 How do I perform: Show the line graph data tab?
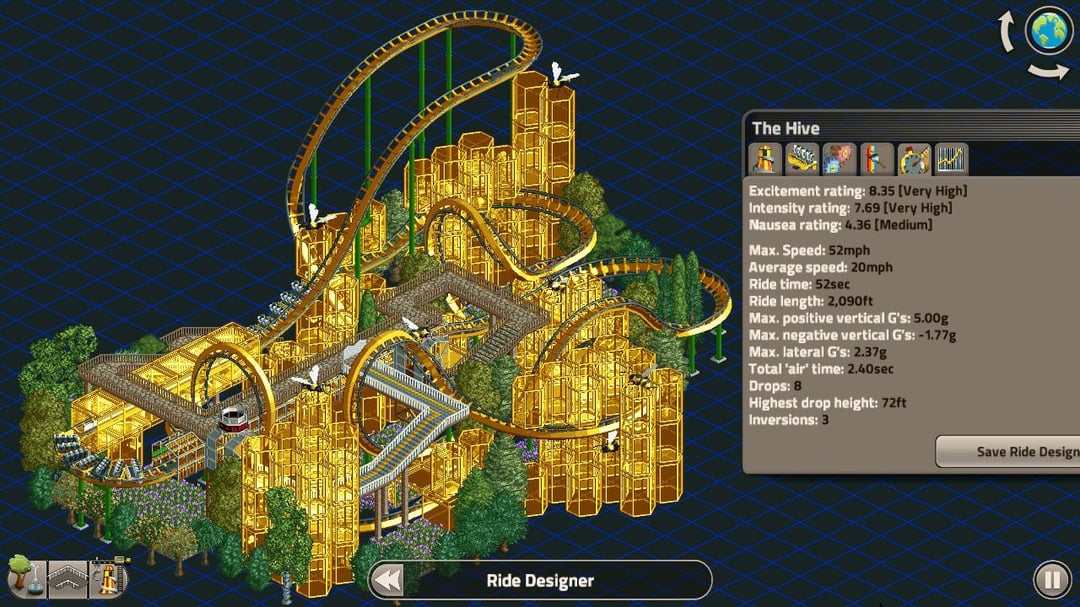[x=951, y=159]
